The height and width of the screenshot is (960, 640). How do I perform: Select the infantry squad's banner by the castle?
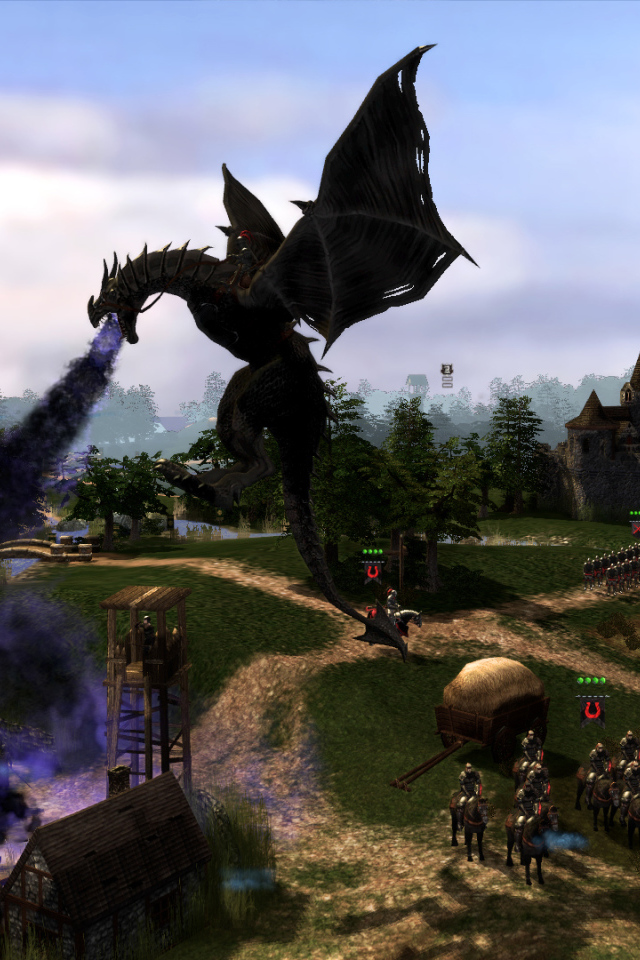coord(634,526)
